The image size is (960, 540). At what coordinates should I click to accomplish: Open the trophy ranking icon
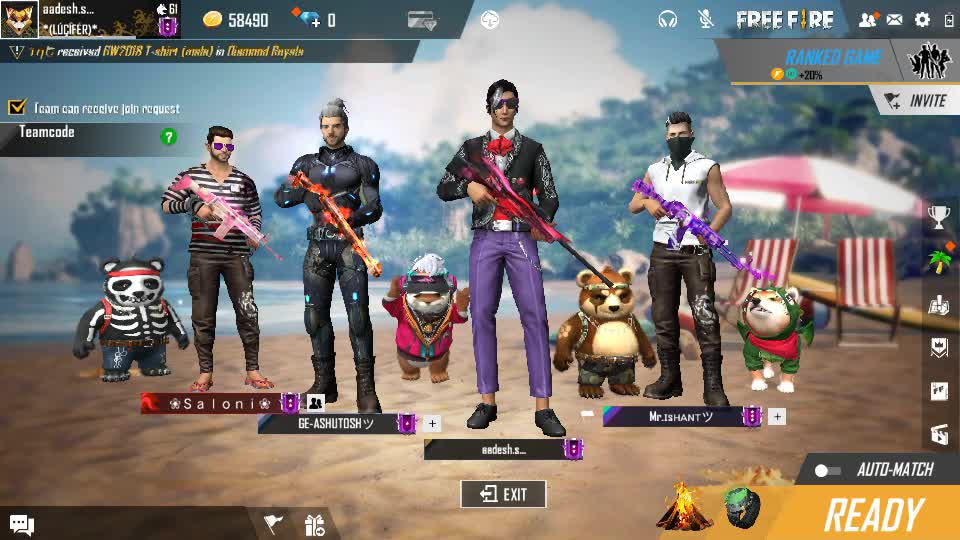point(939,215)
